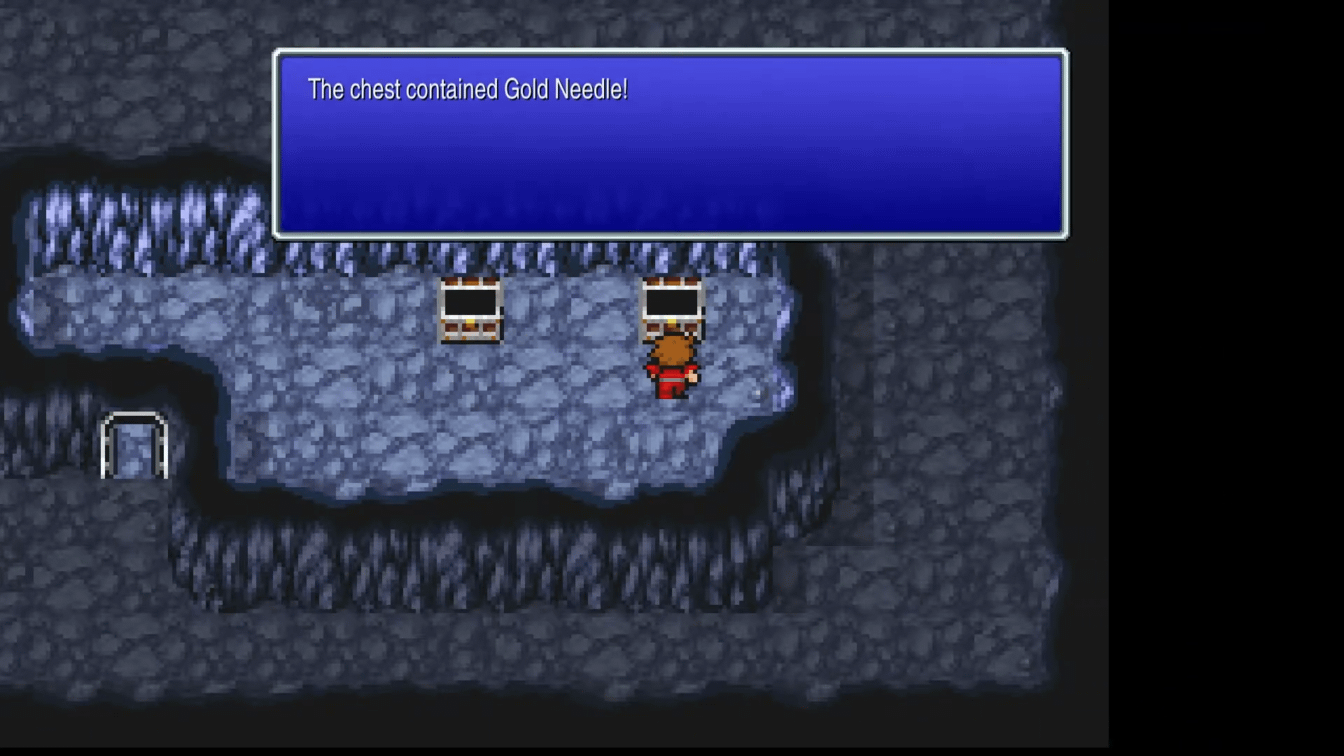Click the chest directly under the dialog box

click(x=470, y=310)
